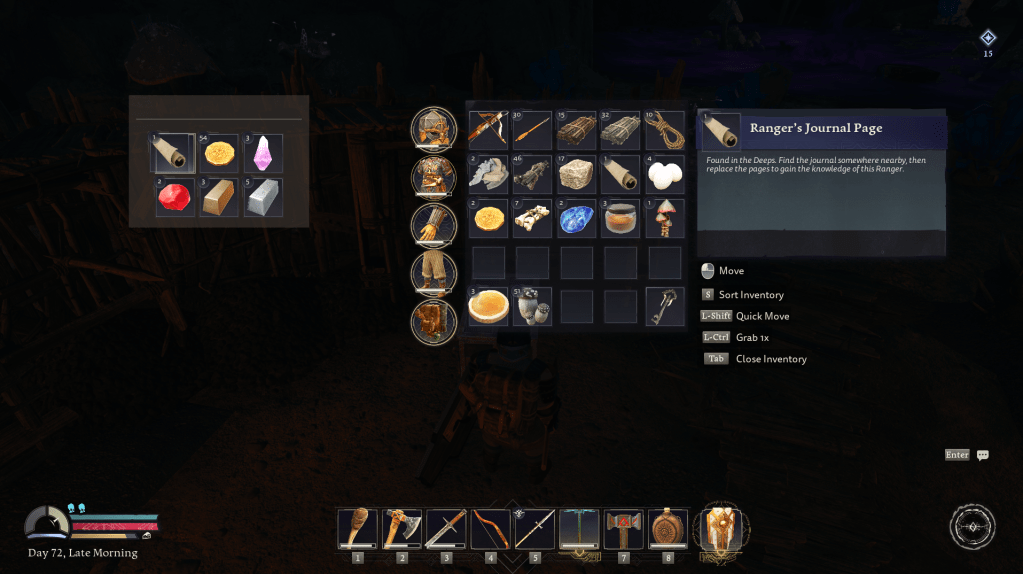Equip the bow from the hotbar
This screenshot has width=1023, height=574.
(x=490, y=528)
